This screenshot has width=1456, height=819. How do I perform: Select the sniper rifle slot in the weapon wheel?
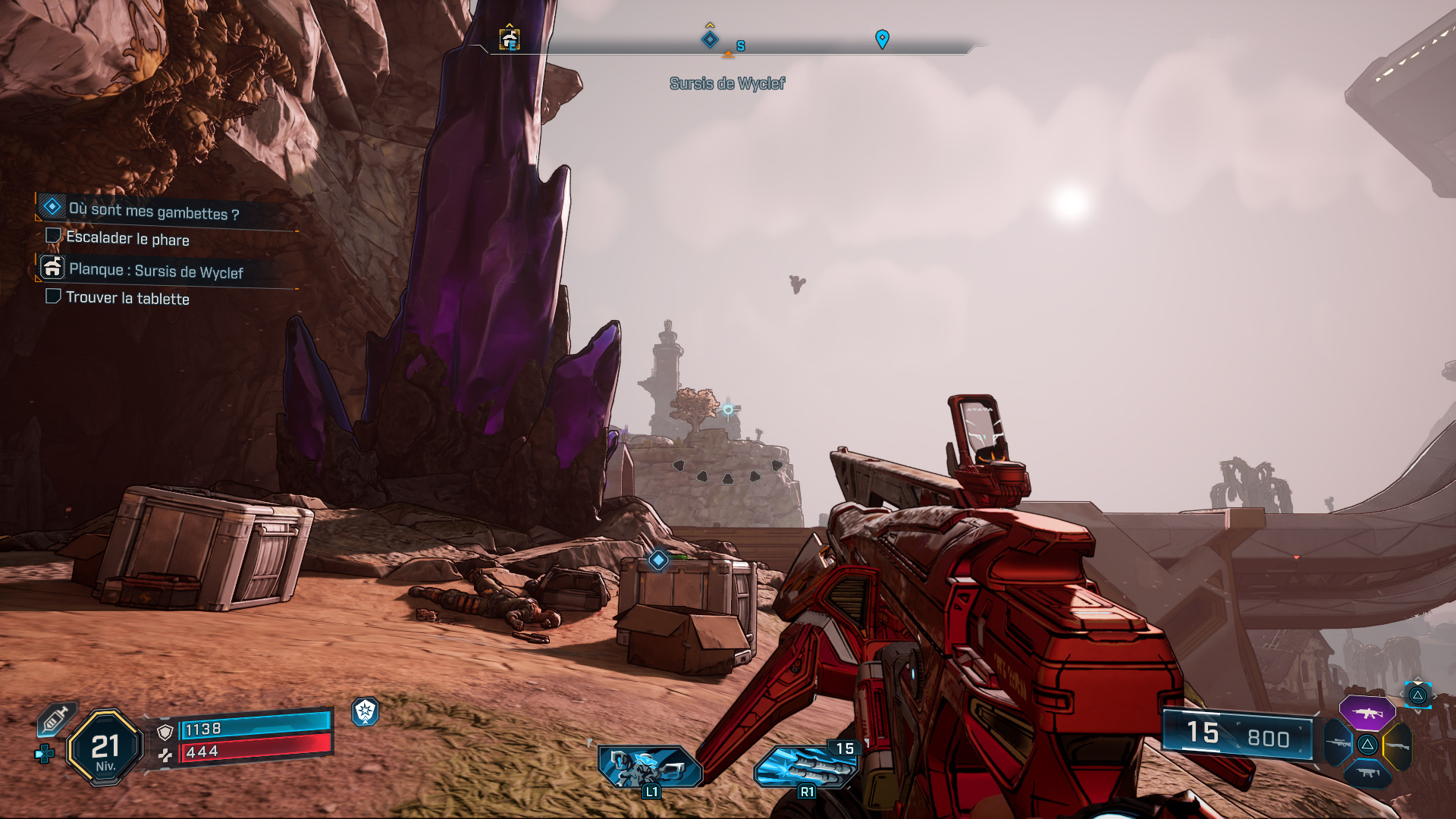click(x=1338, y=744)
